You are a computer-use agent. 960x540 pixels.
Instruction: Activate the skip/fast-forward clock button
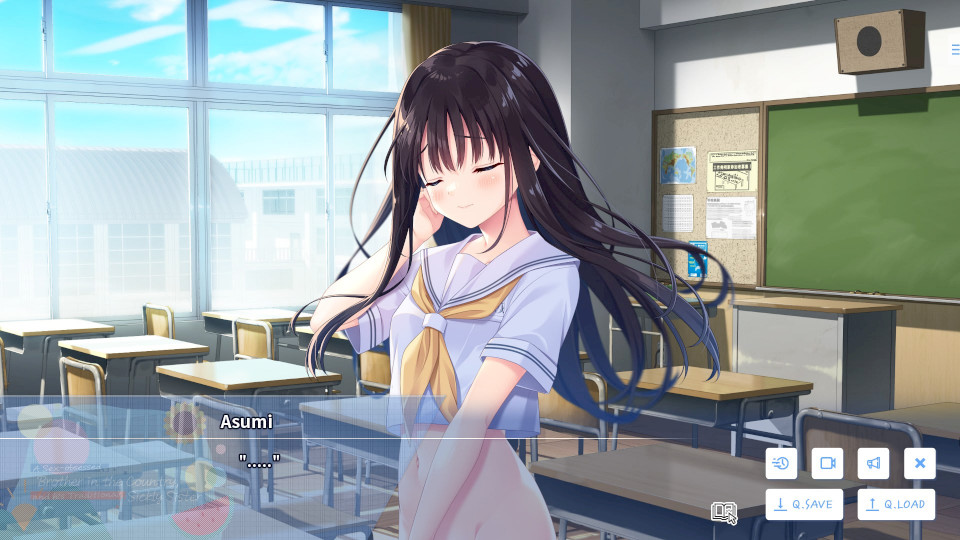pos(781,463)
